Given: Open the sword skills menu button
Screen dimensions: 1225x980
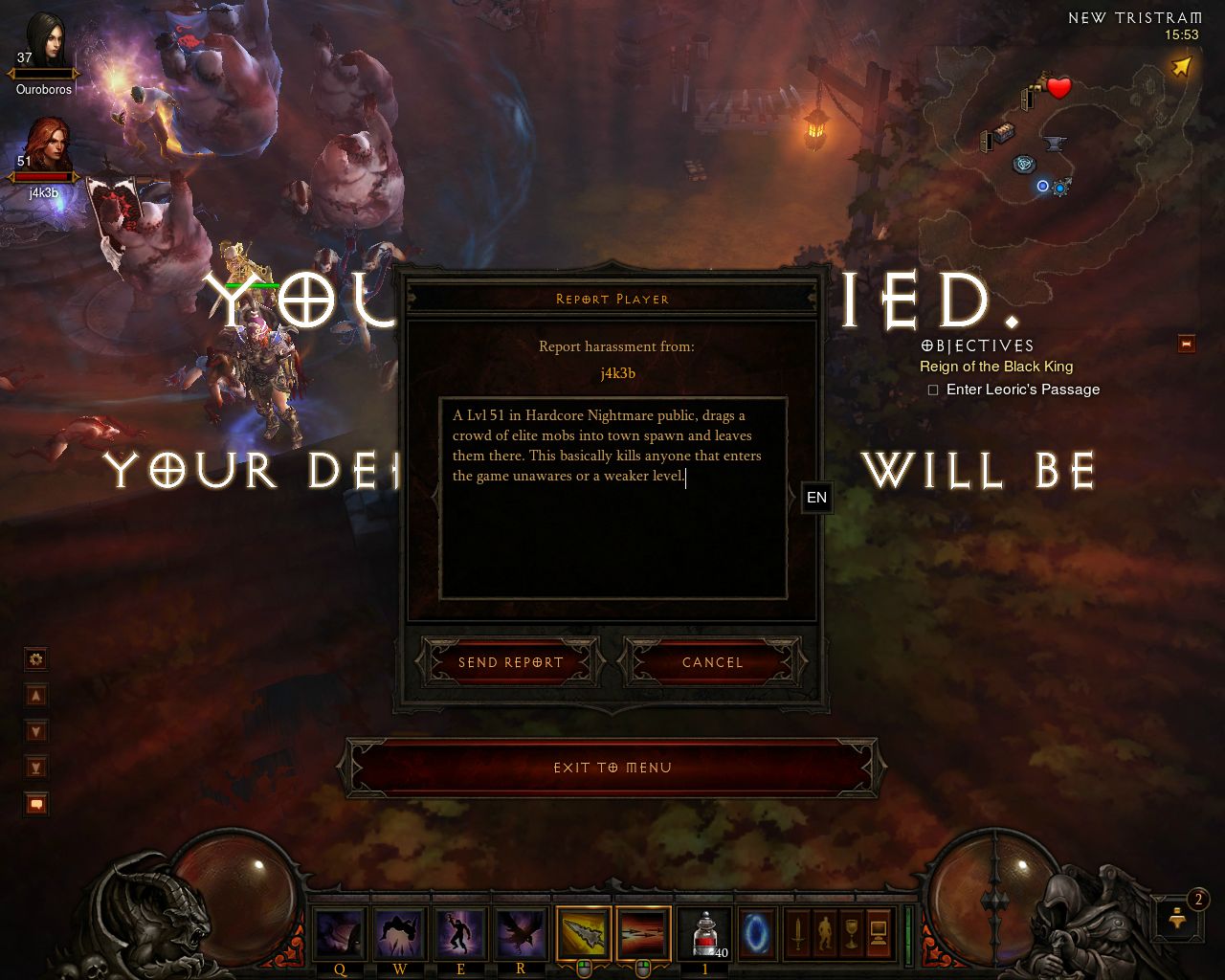Looking at the screenshot, I should click(797, 932).
